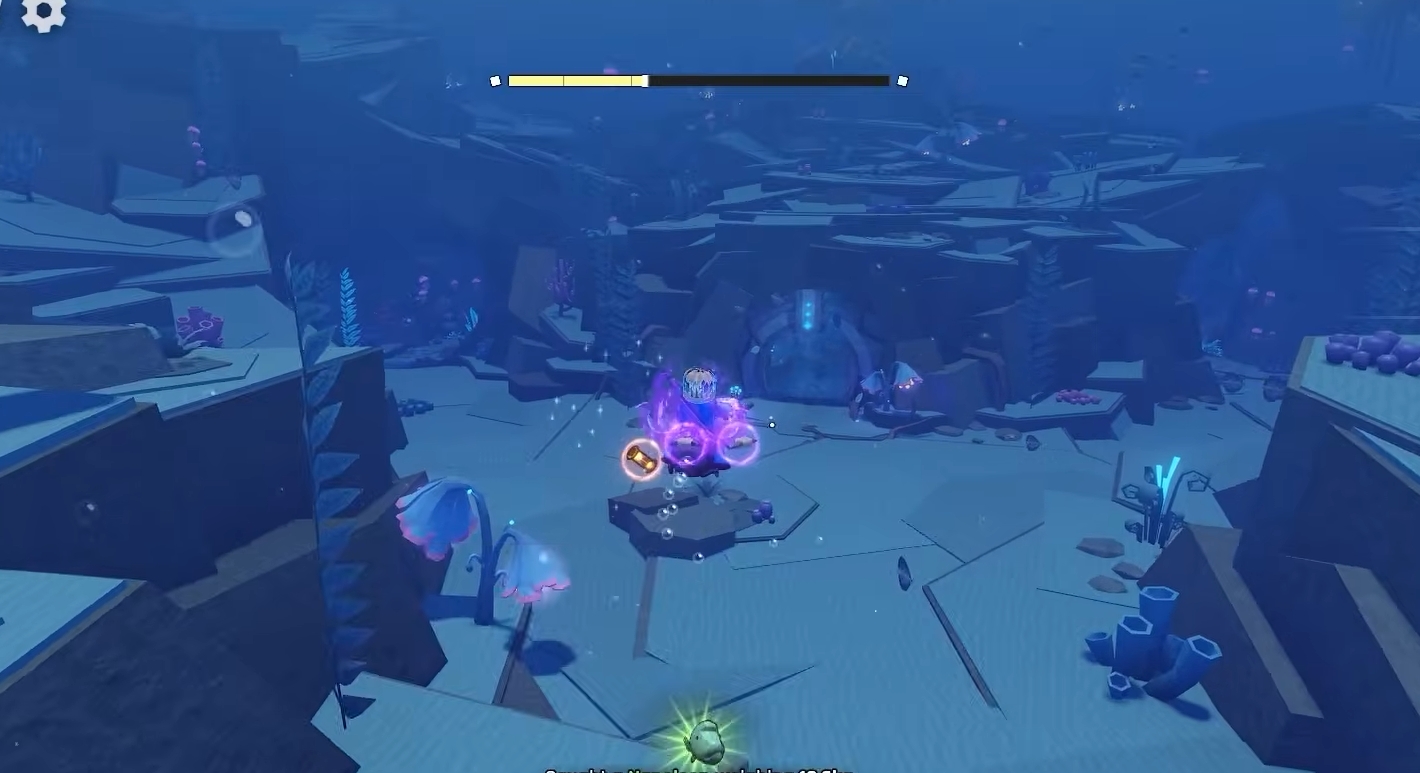Click the small white cursor dot near the player
Image resolution: width=1420 pixels, height=773 pixels.
[x=771, y=424]
